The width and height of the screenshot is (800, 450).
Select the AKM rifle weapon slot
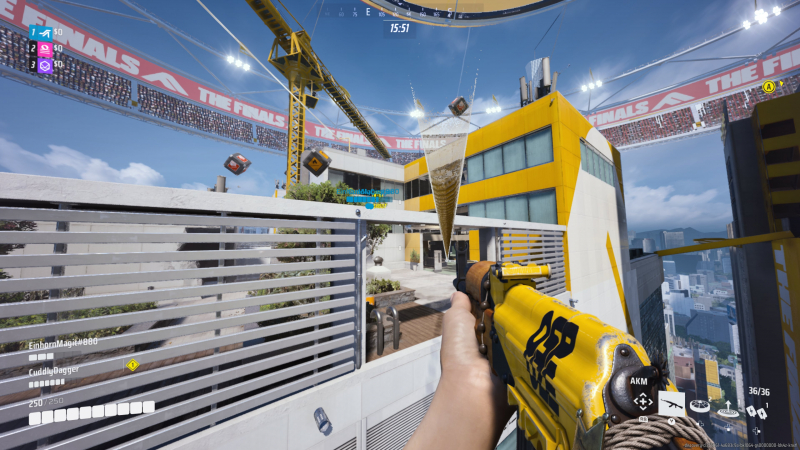point(670,402)
